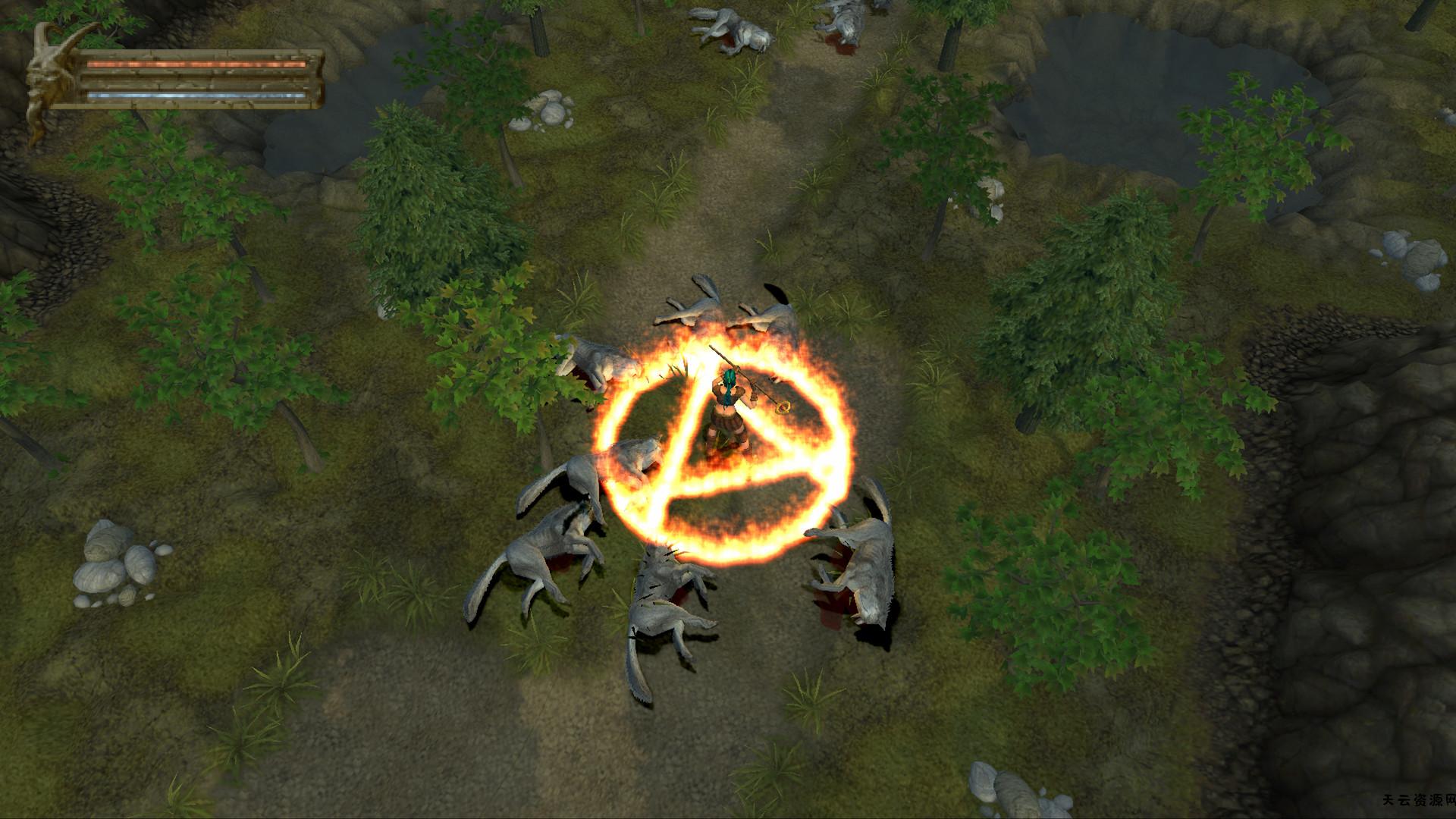The image size is (1456, 819).
Task: Click the orange health bar
Action: (x=197, y=65)
